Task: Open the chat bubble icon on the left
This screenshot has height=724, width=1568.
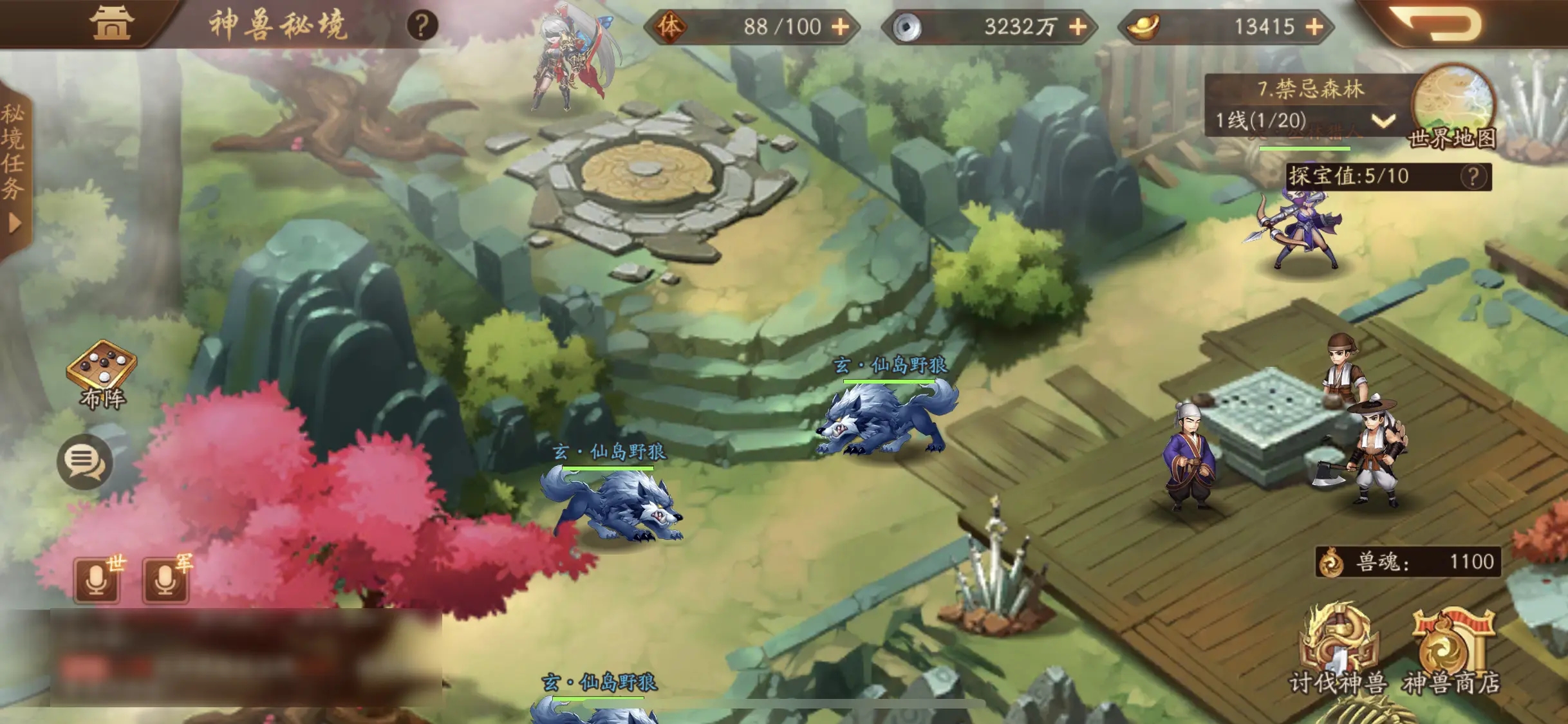Action: pos(86,461)
